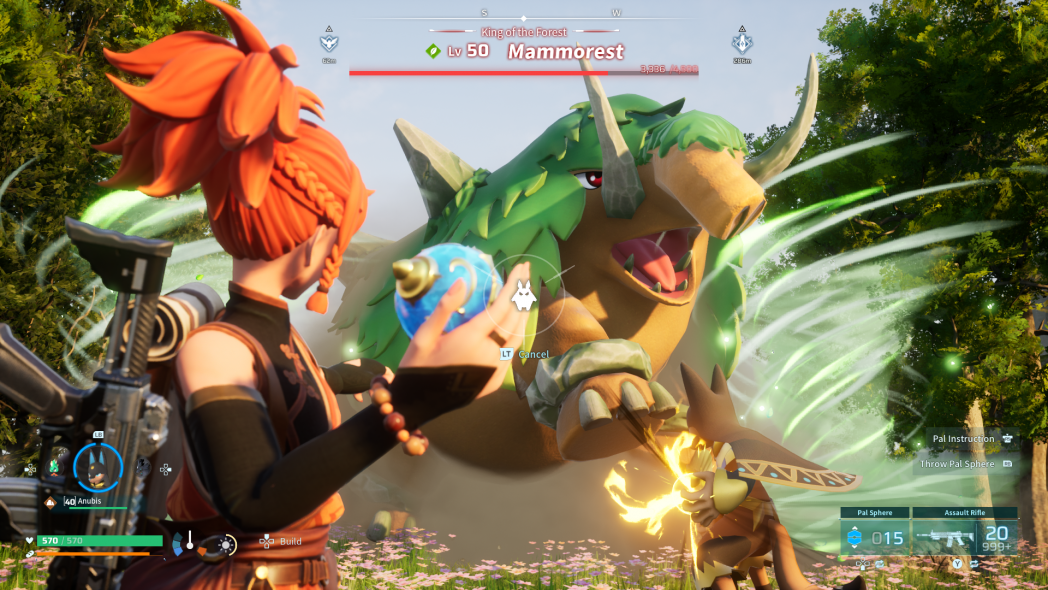Image resolution: width=1048 pixels, height=590 pixels.
Task: Click the compass marker at 286m
Action: (x=742, y=43)
